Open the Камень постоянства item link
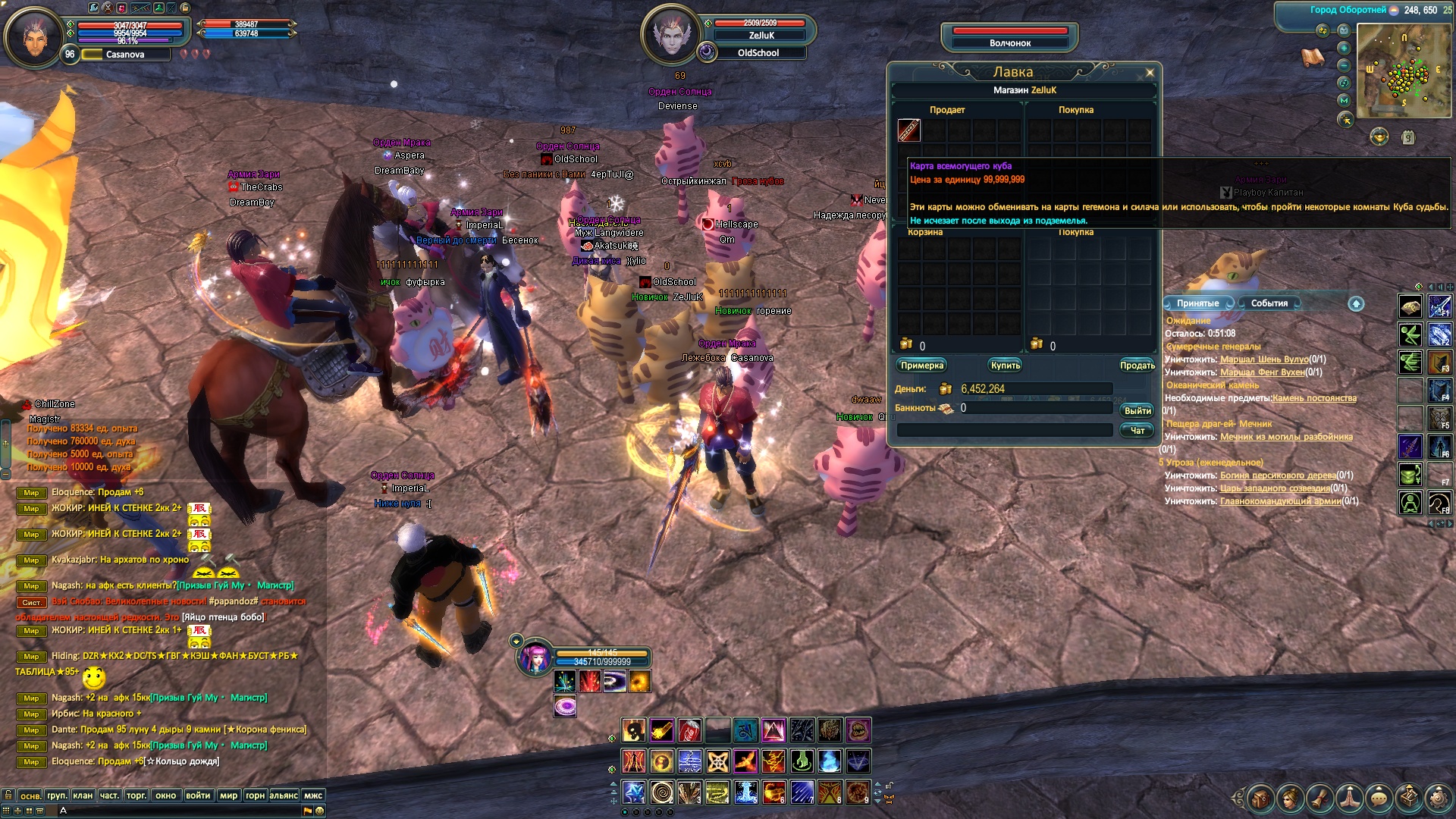The image size is (1456, 819). pyautogui.click(x=1313, y=398)
